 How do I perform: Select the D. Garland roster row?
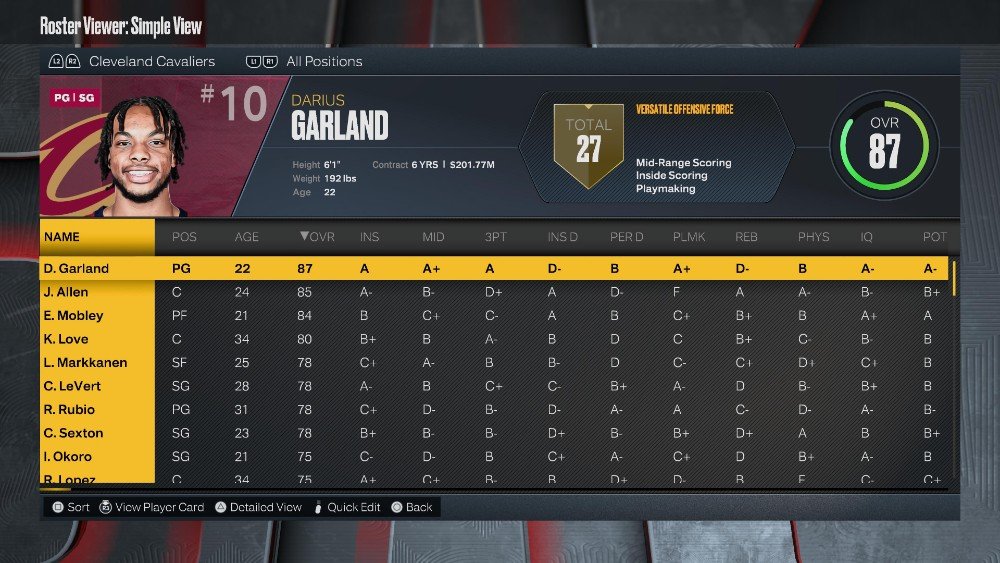pyautogui.click(x=76, y=269)
